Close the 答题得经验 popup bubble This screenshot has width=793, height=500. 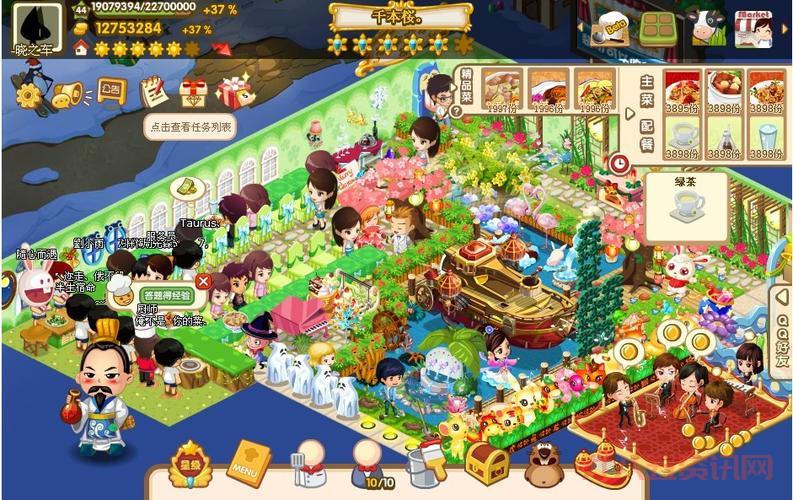(203, 282)
